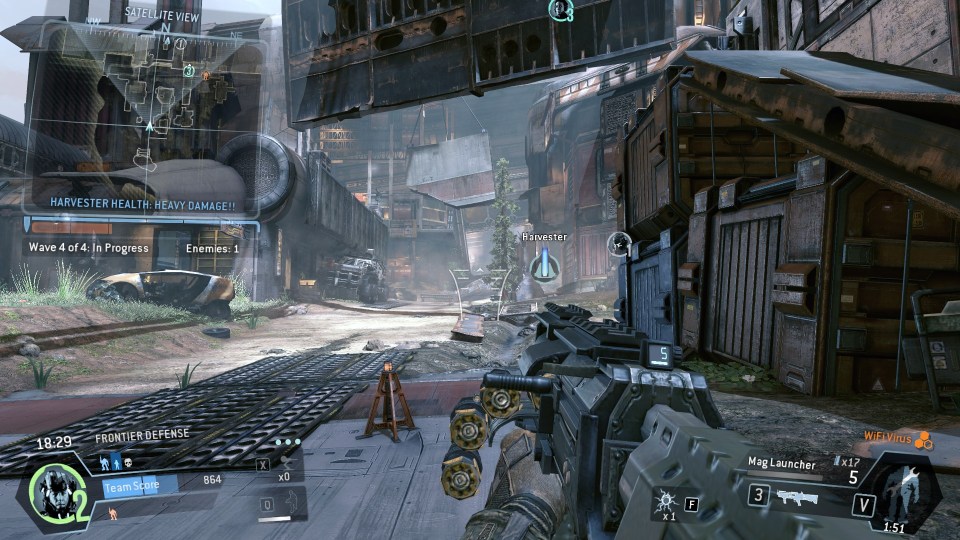
Task: Click the WiFi Virus burn card icon
Action: [925, 439]
